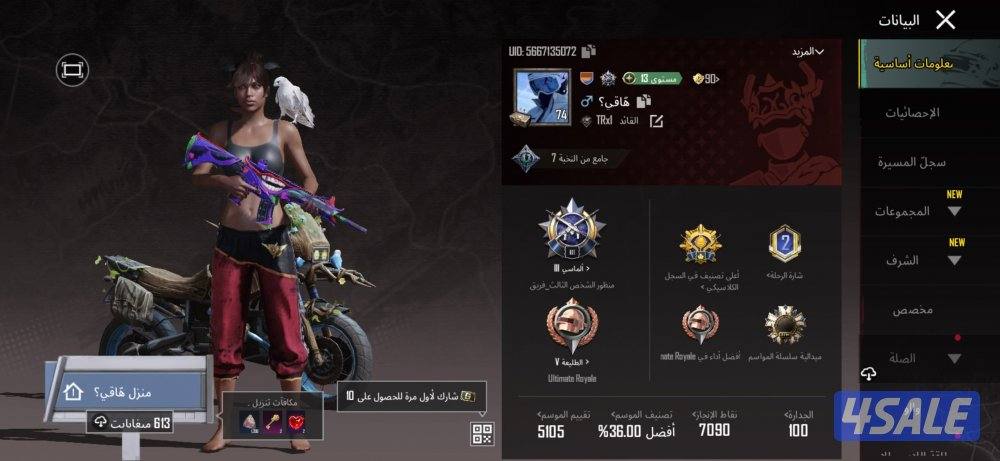
Task: Open the الشرف honor tab
Action: [911, 260]
